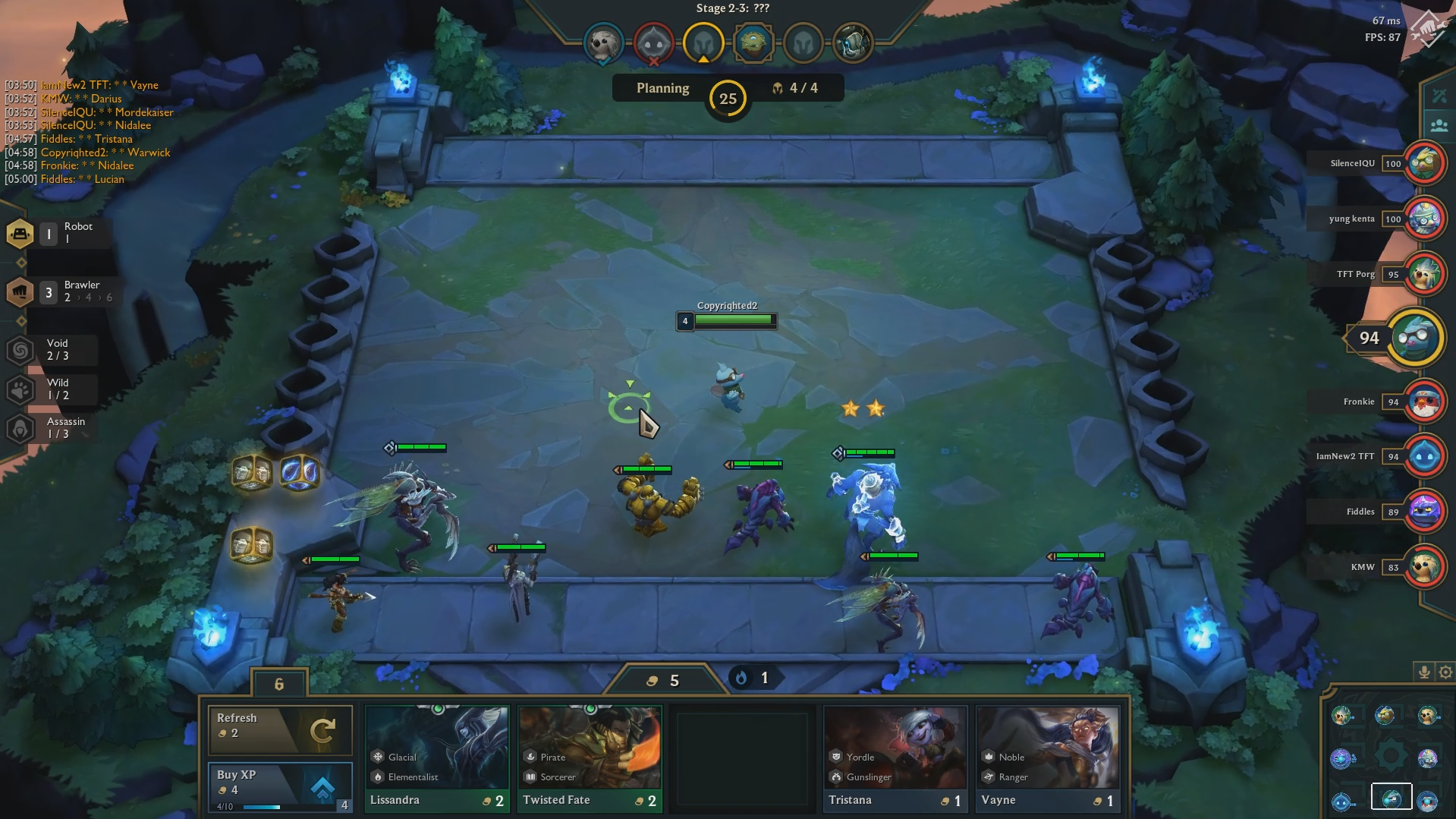Screen dimensions: 1456x819
Task: Switch to the players panel icon
Action: 1441,125
